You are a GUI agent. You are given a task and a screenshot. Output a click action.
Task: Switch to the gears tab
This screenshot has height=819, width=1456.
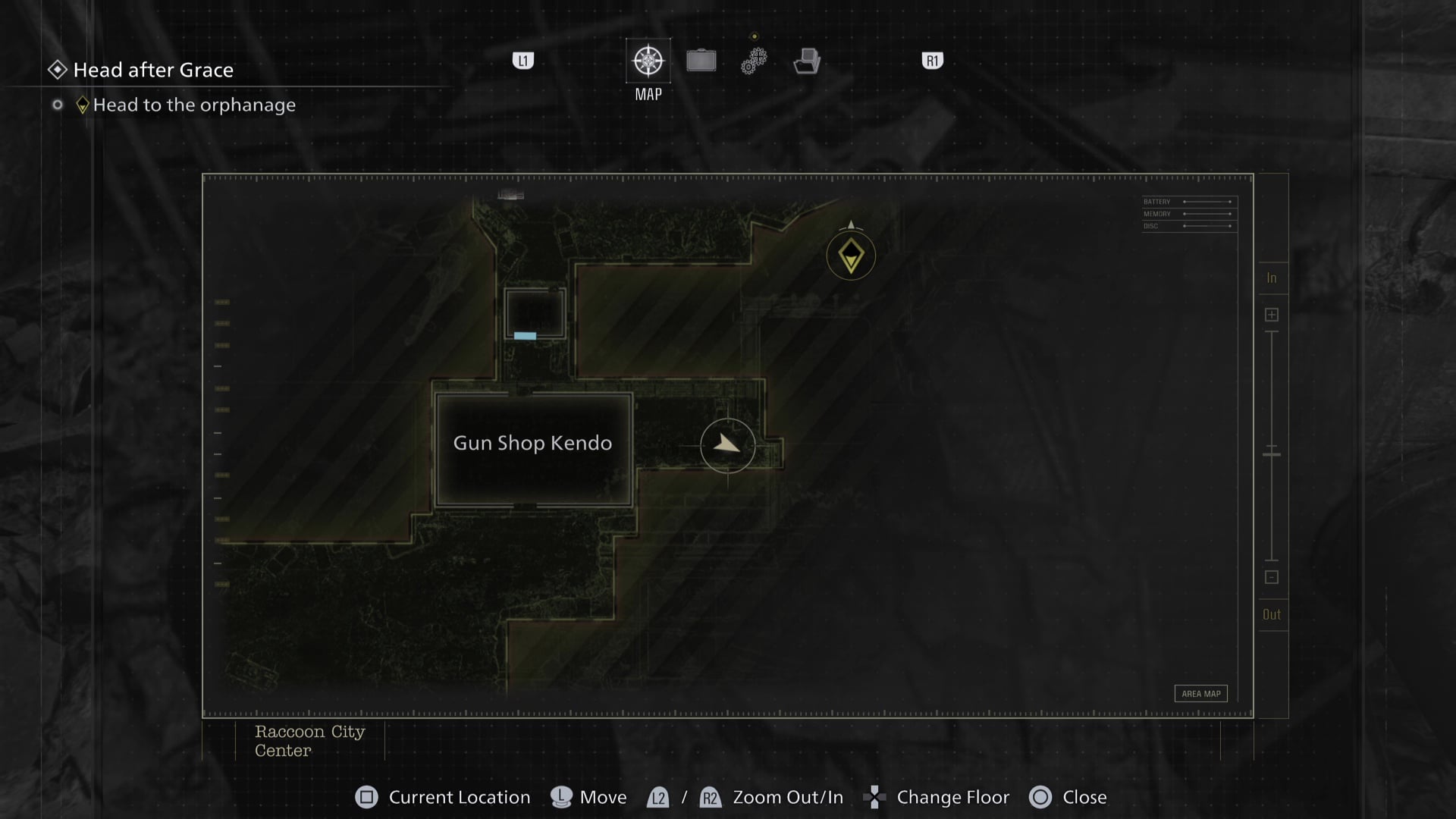(754, 61)
